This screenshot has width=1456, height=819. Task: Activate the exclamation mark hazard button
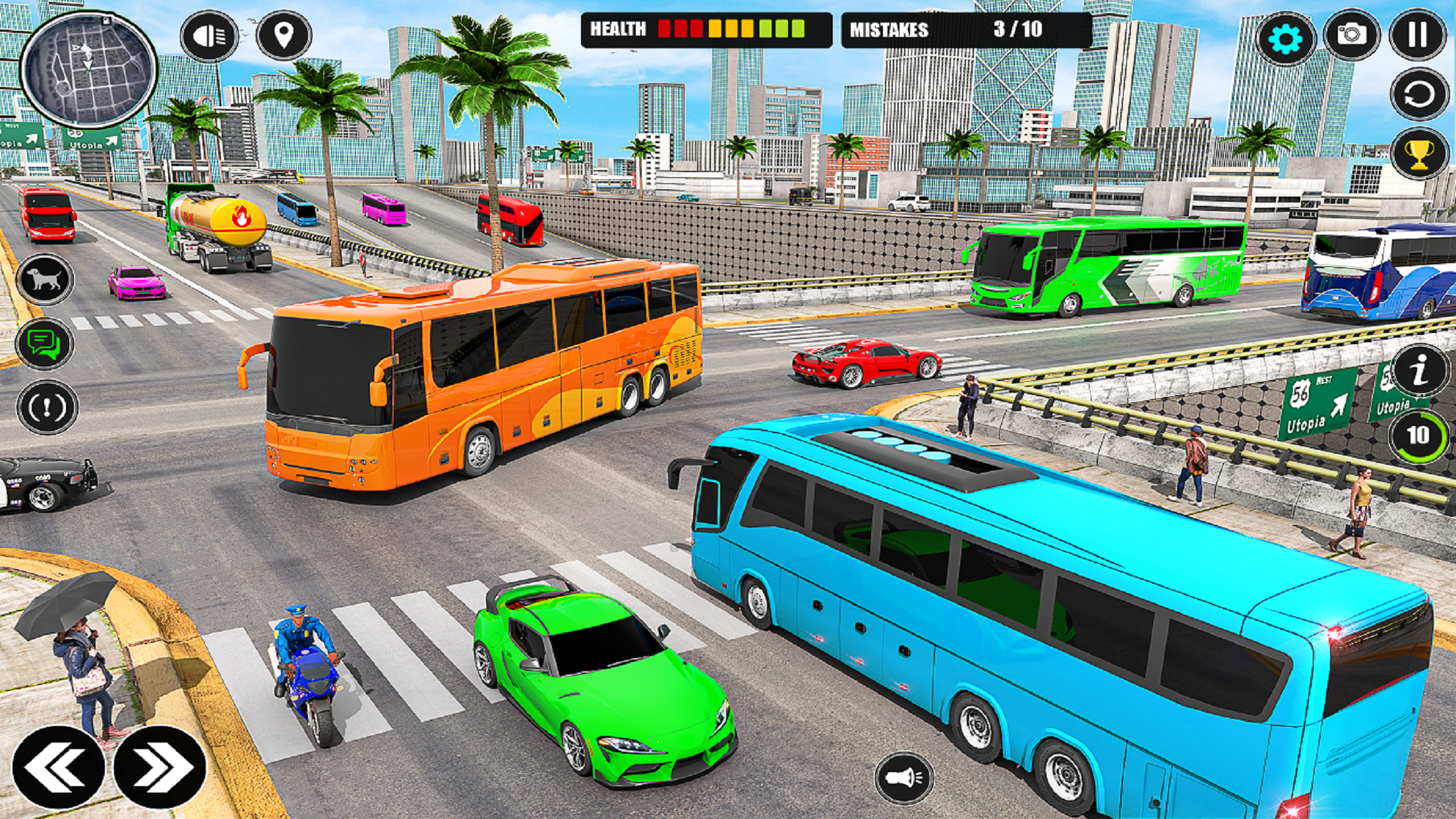(46, 407)
